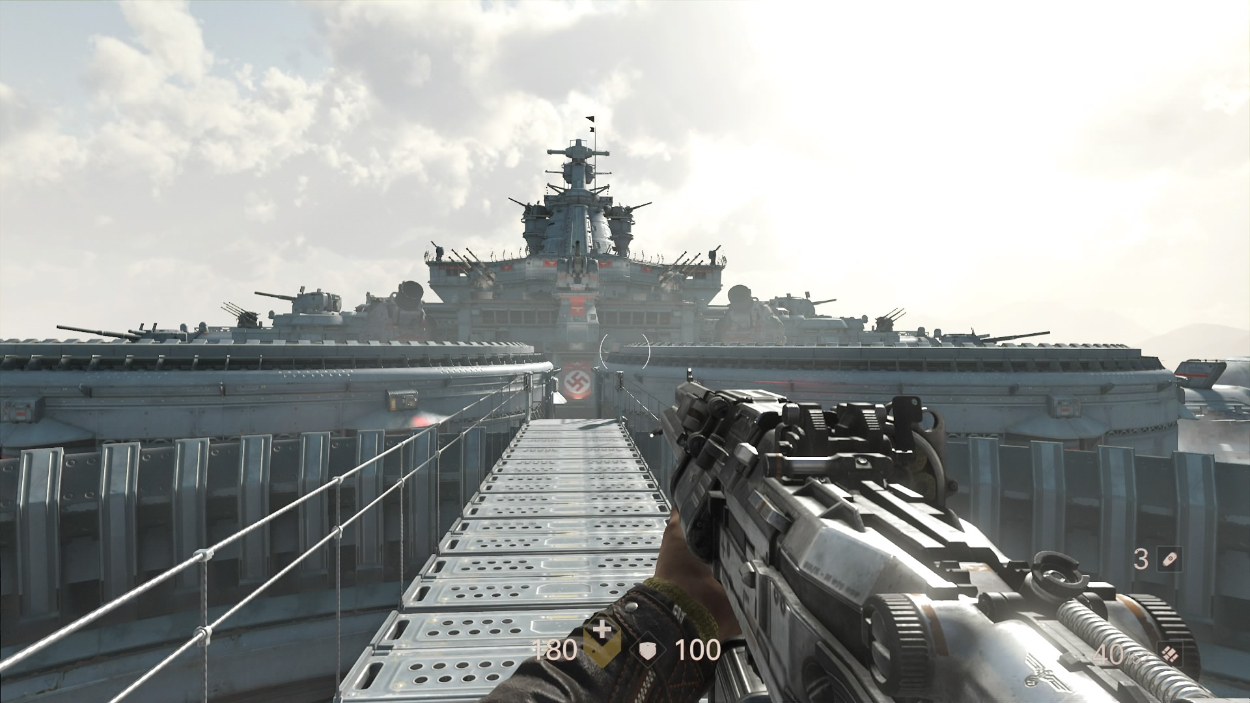Click the armor shield icon

click(650, 650)
